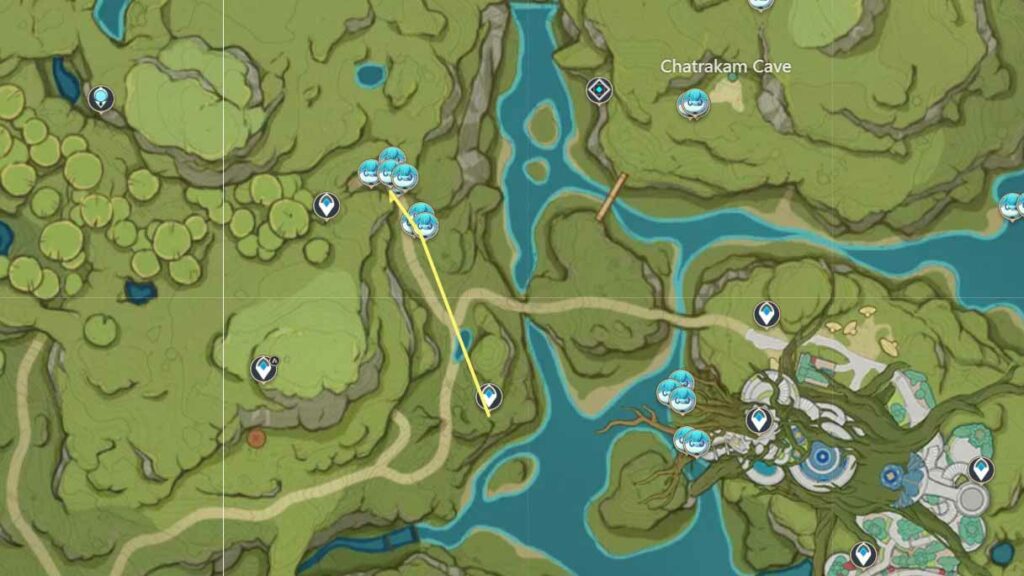The image size is (1024, 576).
Task: Click the waypoint just west of the arrow tip
Action: [326, 206]
